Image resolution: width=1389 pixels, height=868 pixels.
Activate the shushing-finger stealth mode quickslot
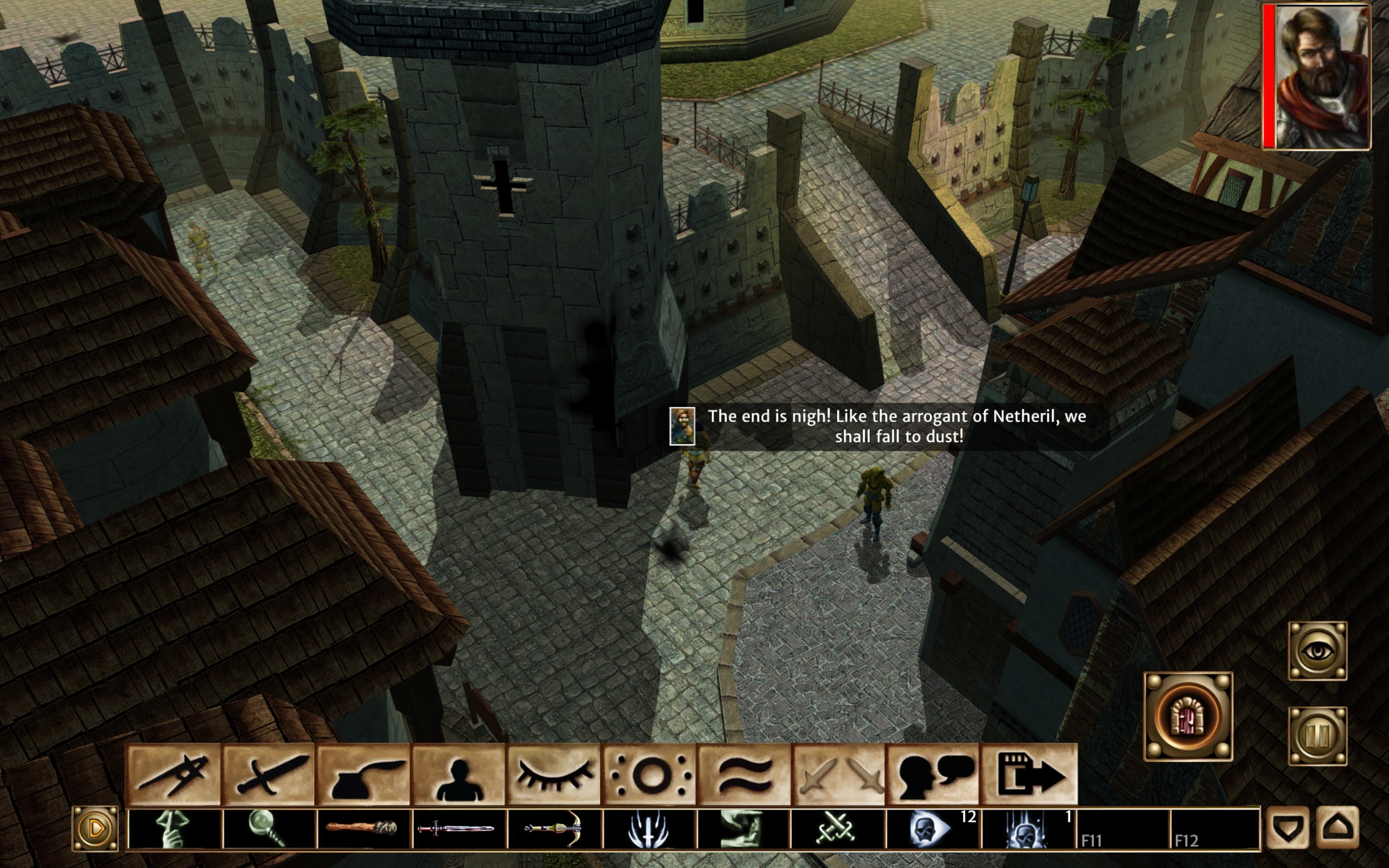(174, 828)
